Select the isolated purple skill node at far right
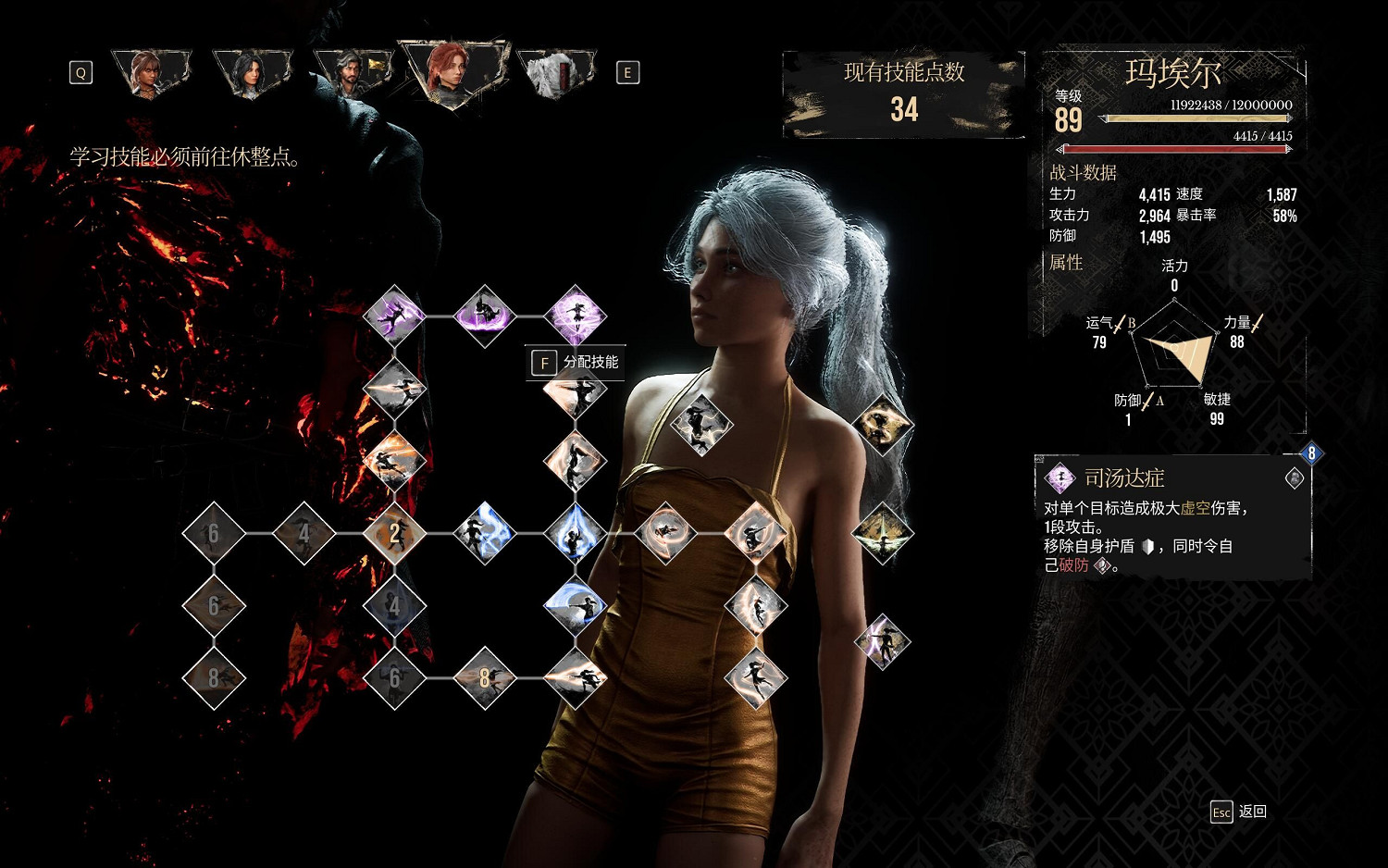This screenshot has width=1388, height=868. [882, 641]
